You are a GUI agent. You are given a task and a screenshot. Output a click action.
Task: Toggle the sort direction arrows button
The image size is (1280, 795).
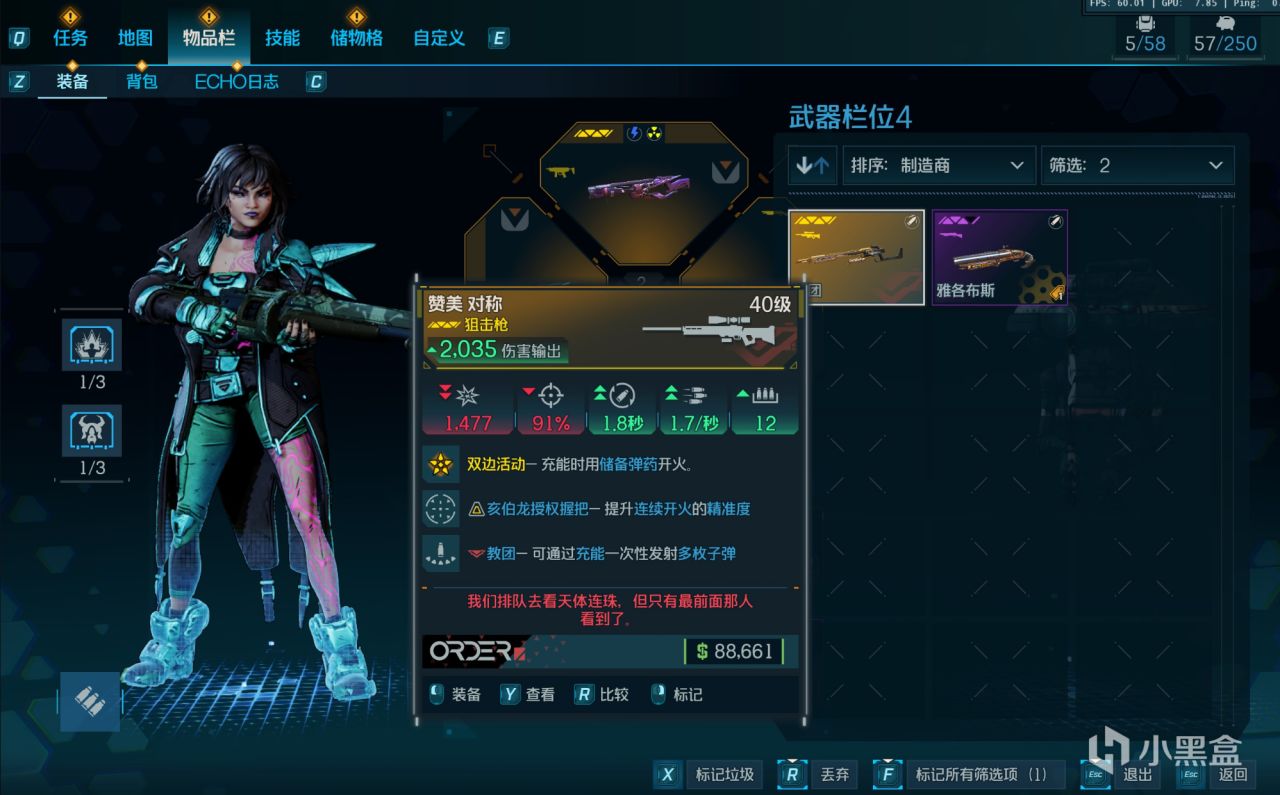click(x=812, y=165)
